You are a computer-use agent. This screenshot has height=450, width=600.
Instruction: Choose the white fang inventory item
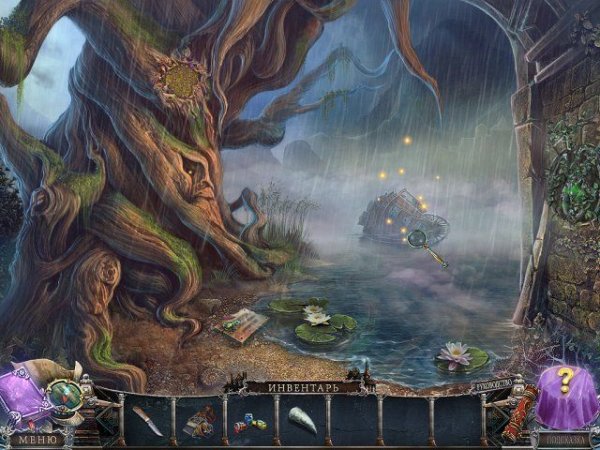click(302, 421)
